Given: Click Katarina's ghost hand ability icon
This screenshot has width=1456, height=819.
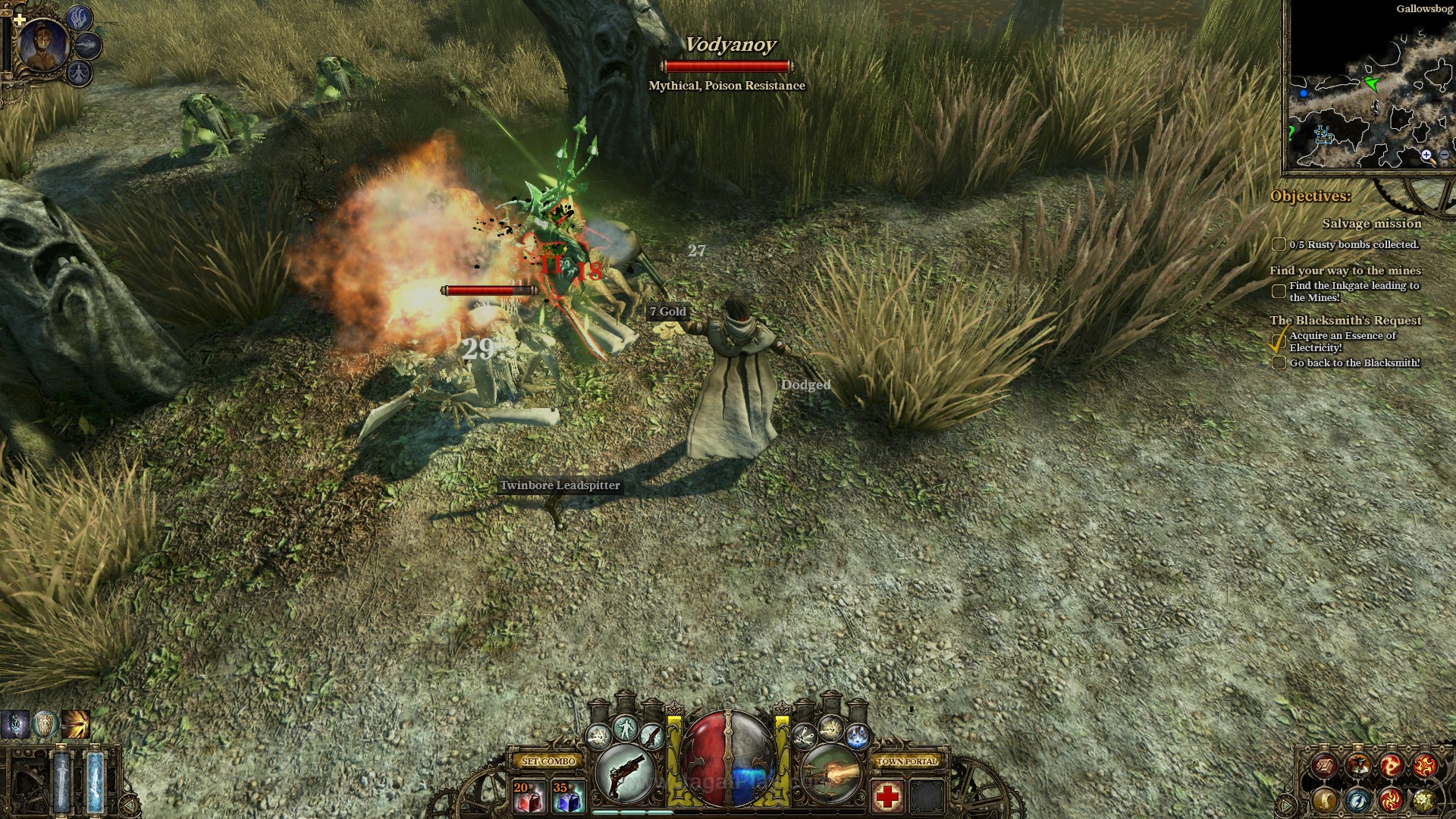Looking at the screenshot, I should coord(79,20).
